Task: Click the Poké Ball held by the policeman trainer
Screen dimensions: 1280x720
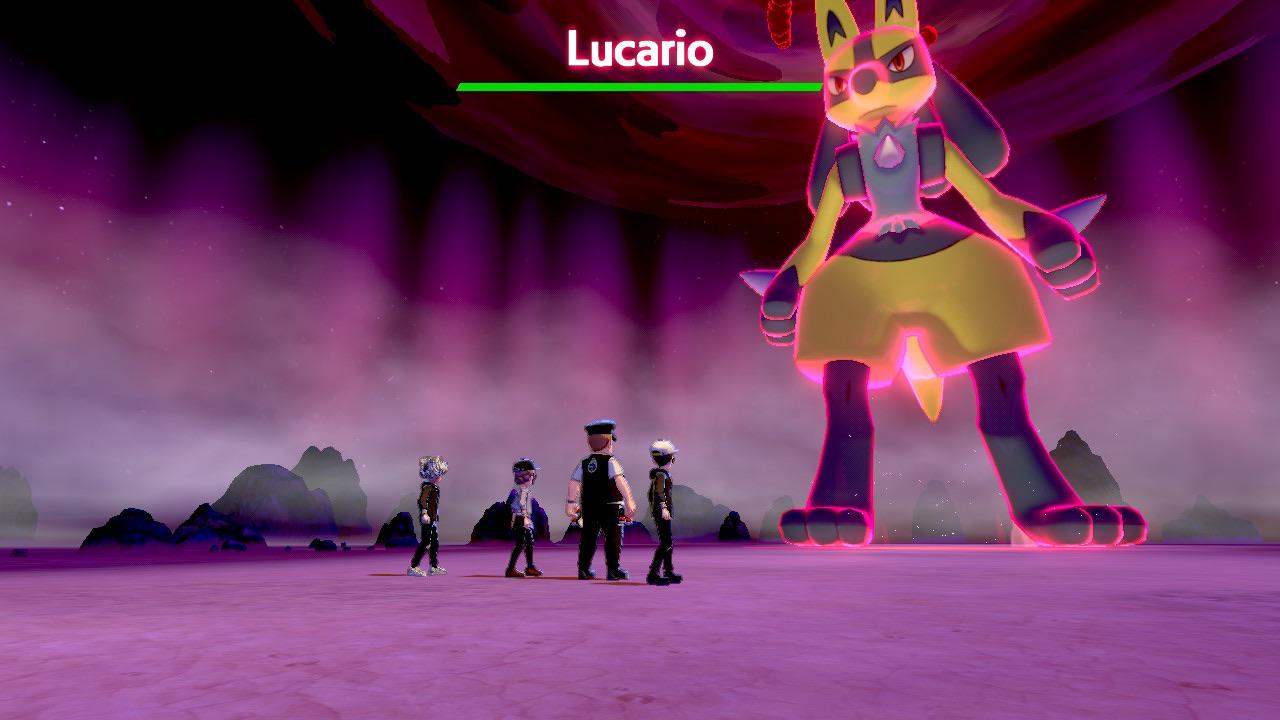Action: [x=624, y=520]
